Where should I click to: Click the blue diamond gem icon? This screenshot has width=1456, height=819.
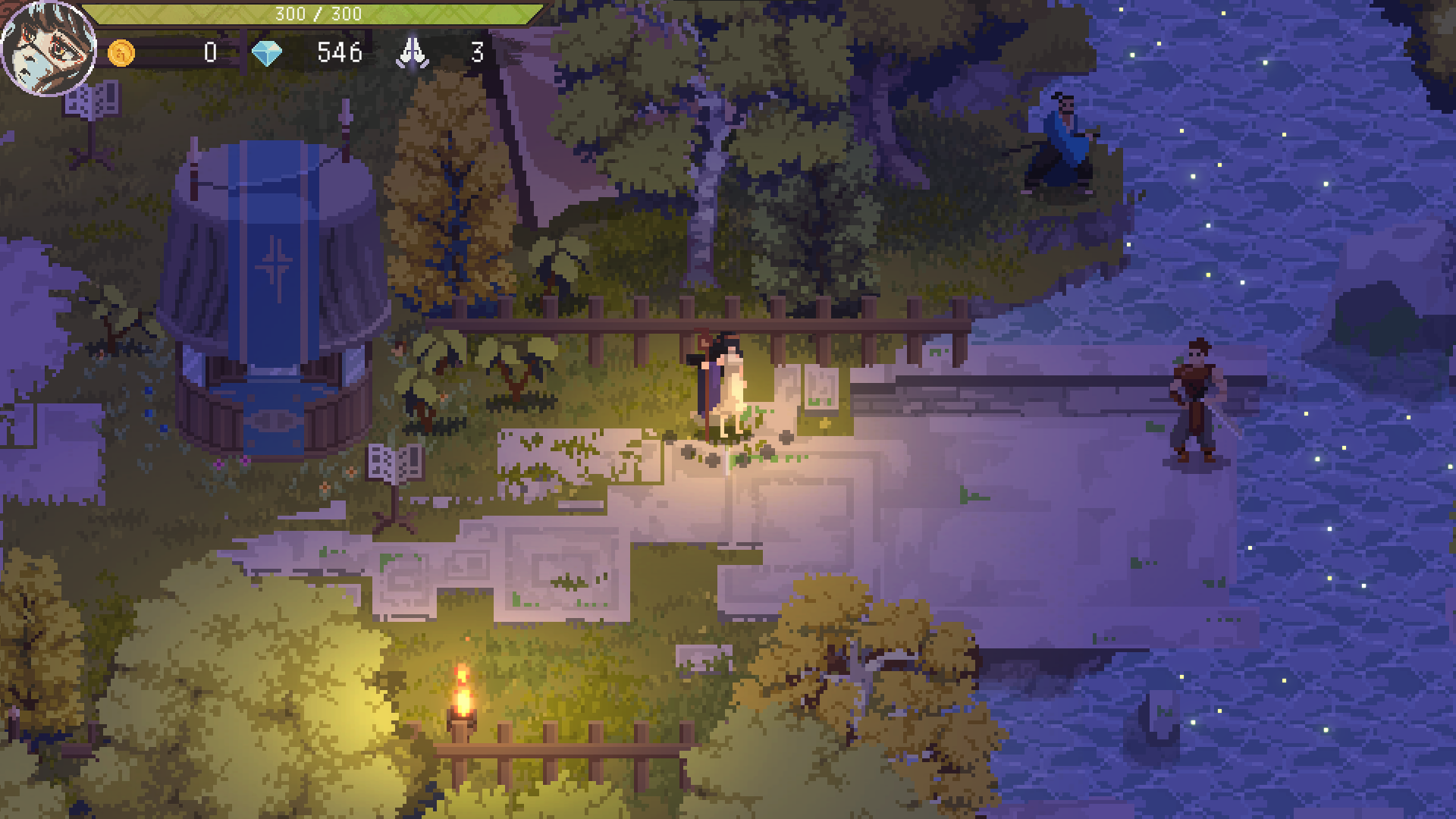point(266,53)
